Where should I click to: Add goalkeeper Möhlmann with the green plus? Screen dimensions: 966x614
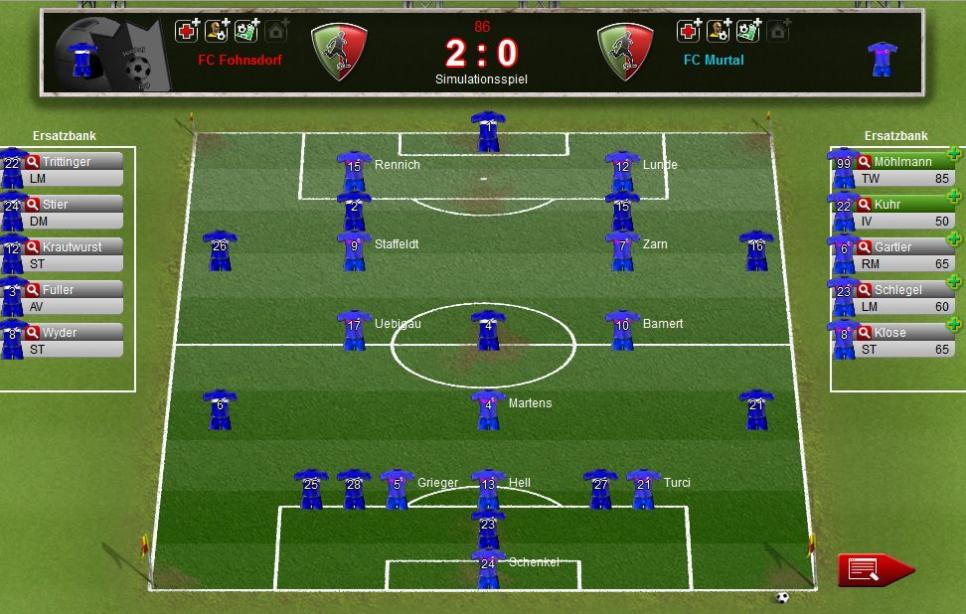click(x=953, y=154)
